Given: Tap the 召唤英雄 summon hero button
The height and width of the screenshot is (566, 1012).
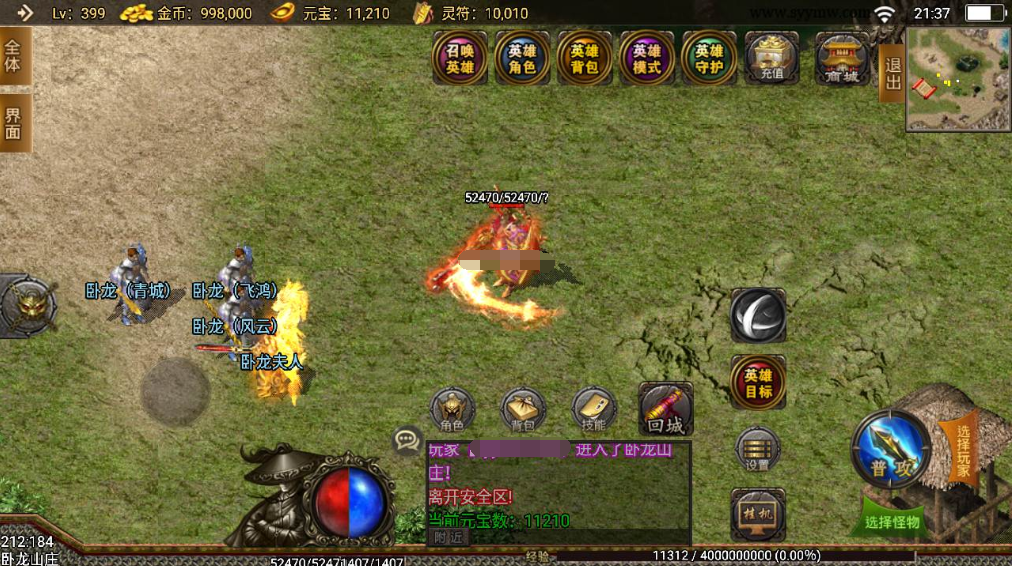Looking at the screenshot, I should tap(460, 58).
